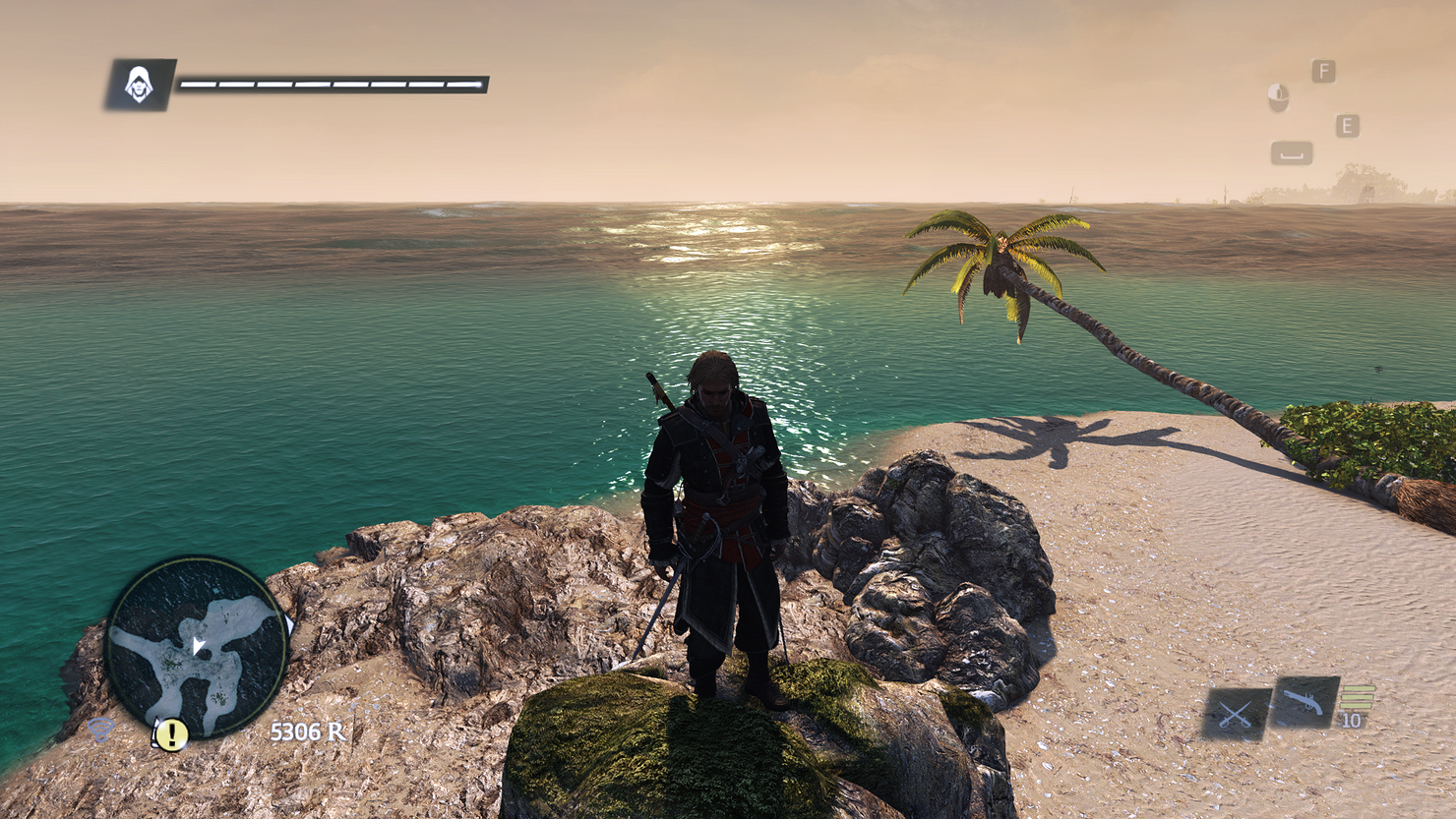Screen dimensions: 1456x819
Task: Choose the crossed swords weapon slot
Action: [x=1236, y=714]
